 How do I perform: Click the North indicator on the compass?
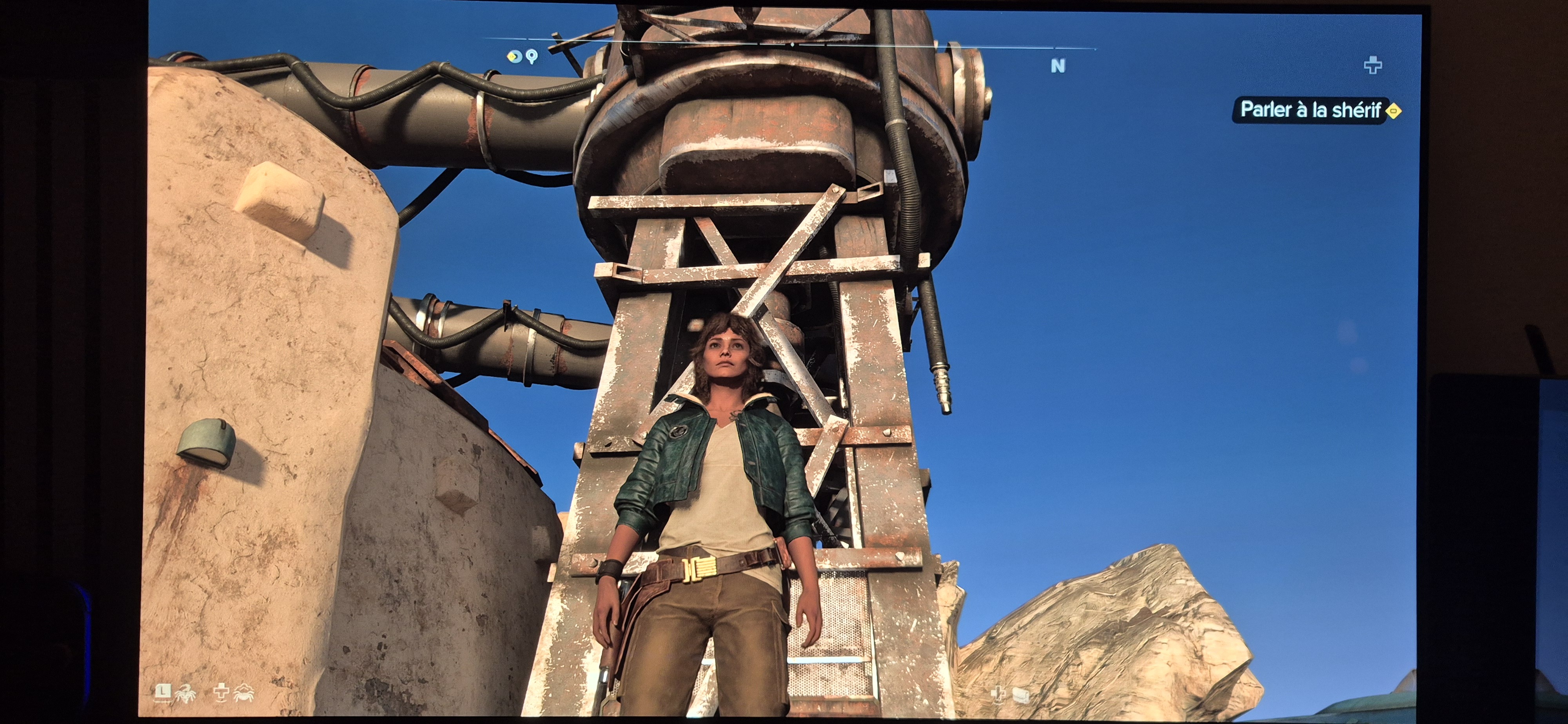(x=1058, y=66)
